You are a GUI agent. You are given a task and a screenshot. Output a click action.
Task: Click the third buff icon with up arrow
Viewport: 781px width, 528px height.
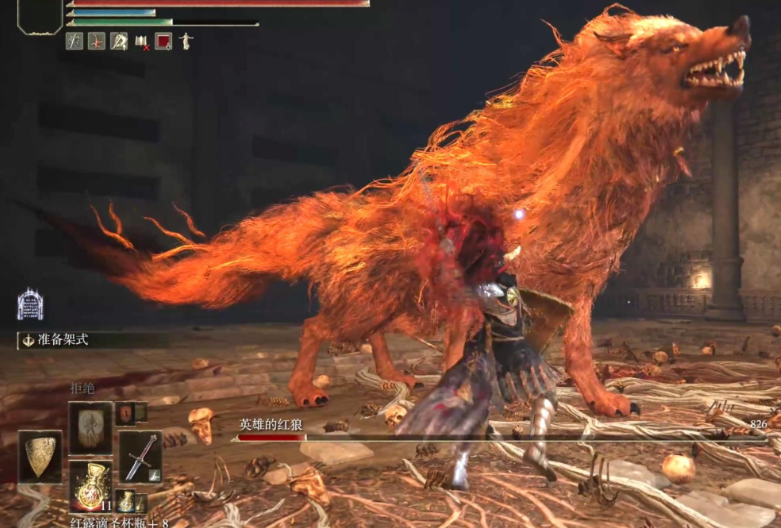pyautogui.click(x=118, y=41)
